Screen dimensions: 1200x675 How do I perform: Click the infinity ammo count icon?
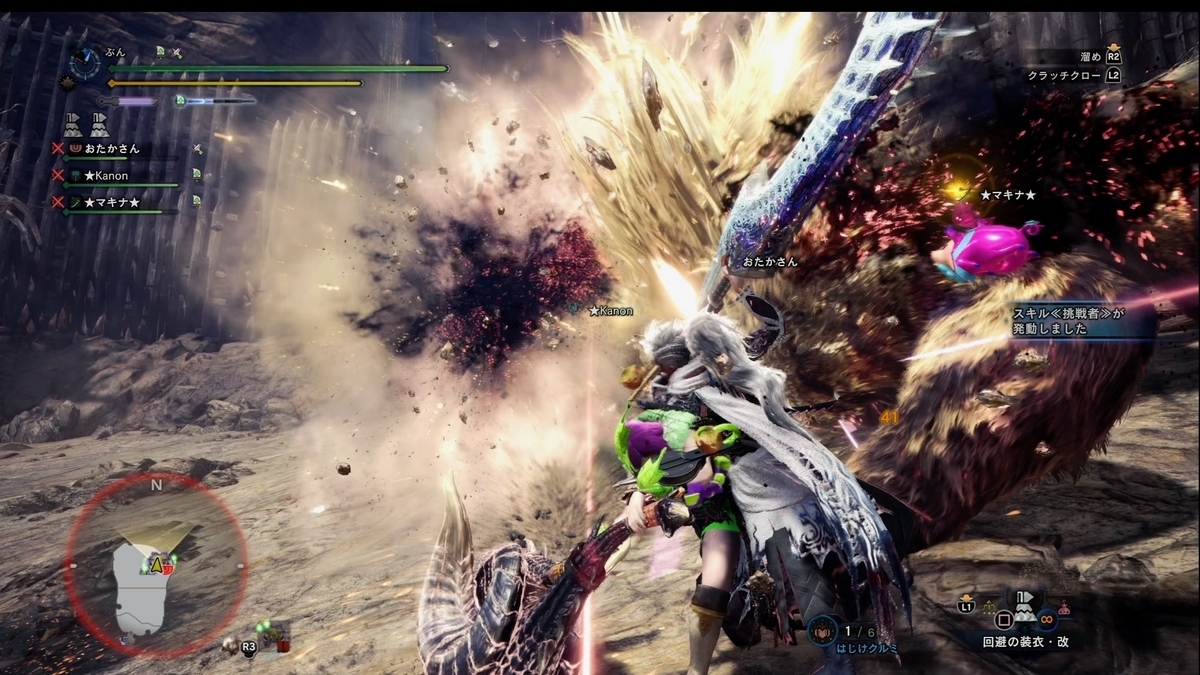pyautogui.click(x=1048, y=617)
